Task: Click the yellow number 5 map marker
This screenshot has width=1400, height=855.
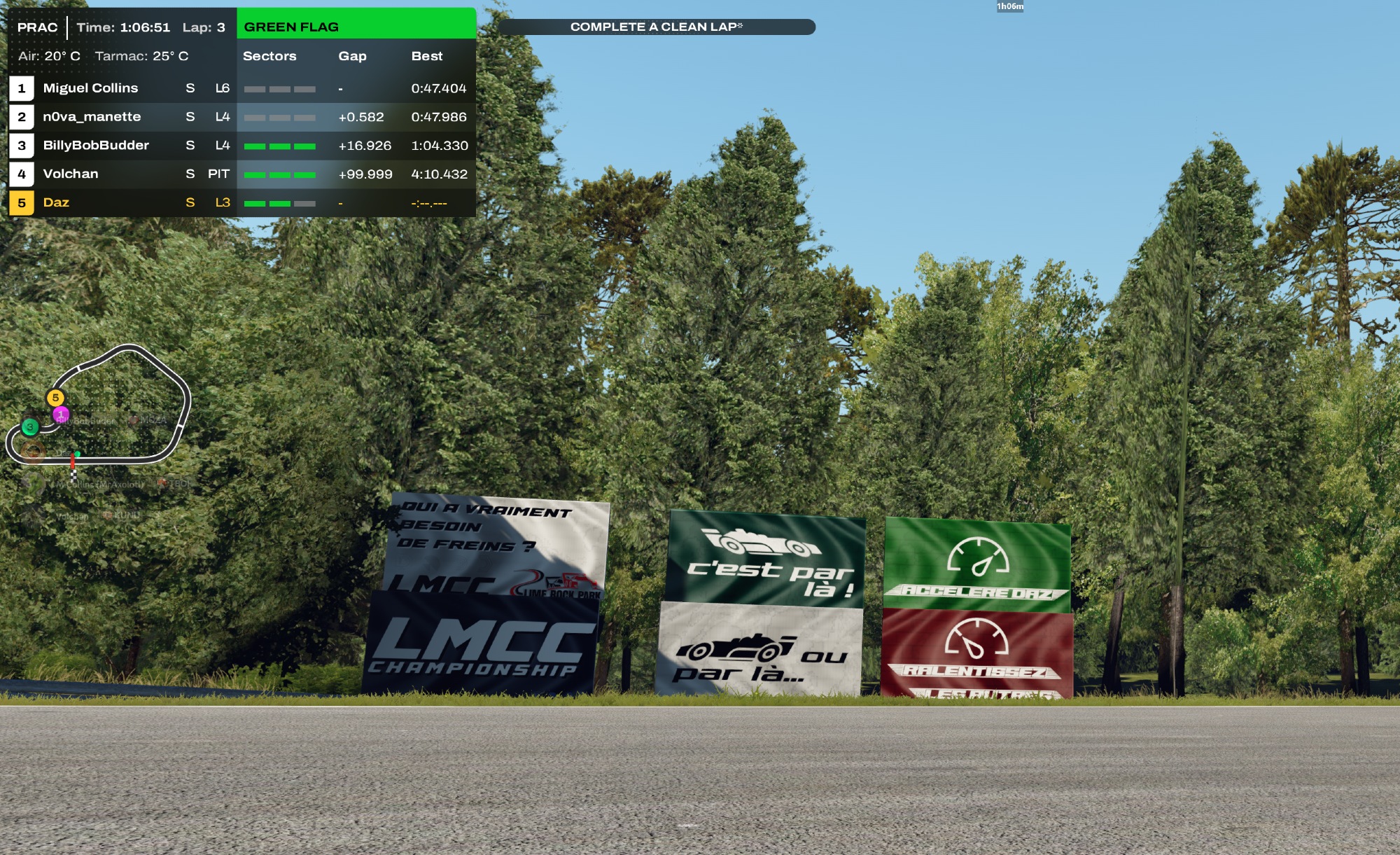Action: (55, 398)
